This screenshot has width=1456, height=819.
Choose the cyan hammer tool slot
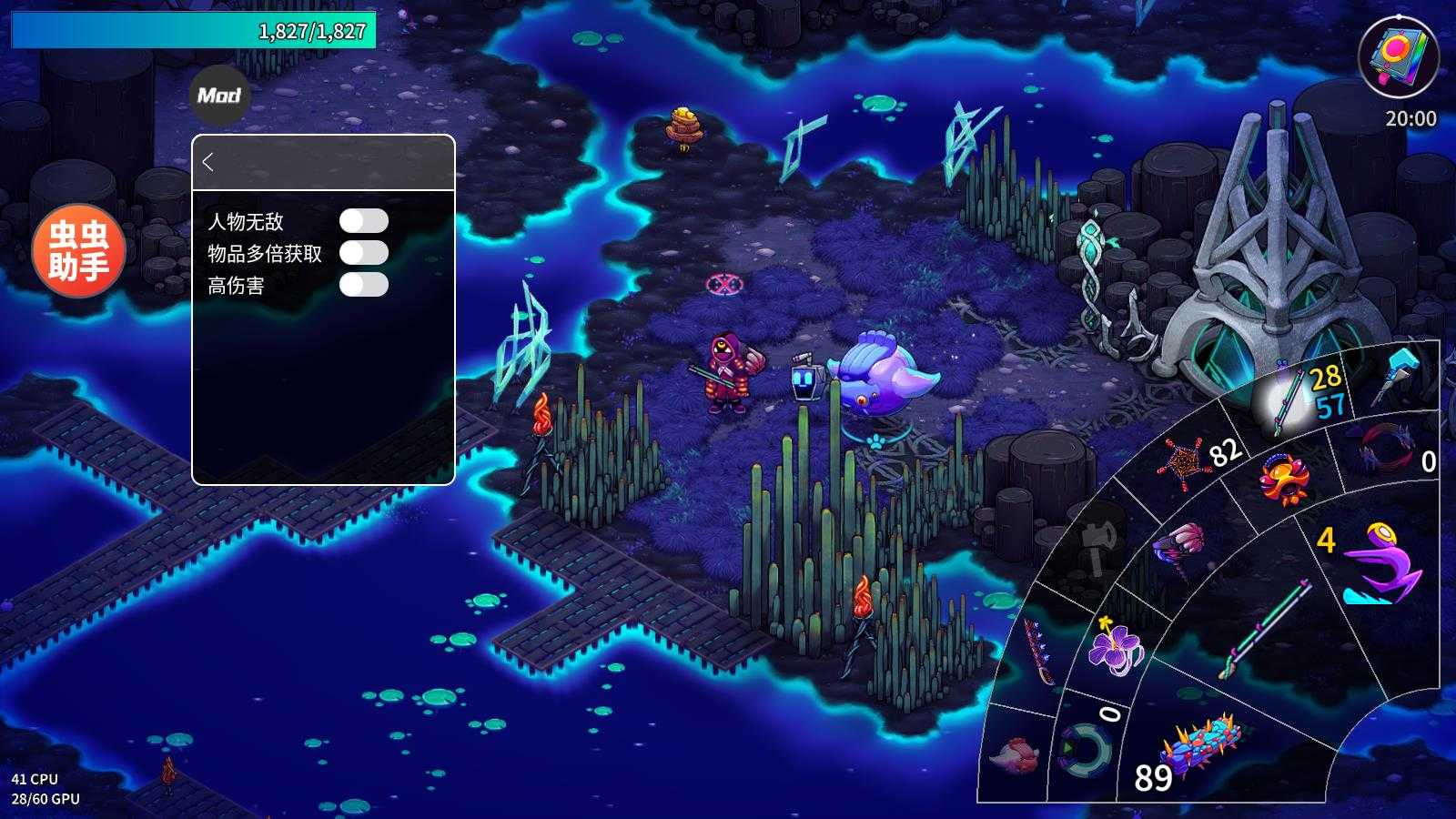tap(1400, 371)
